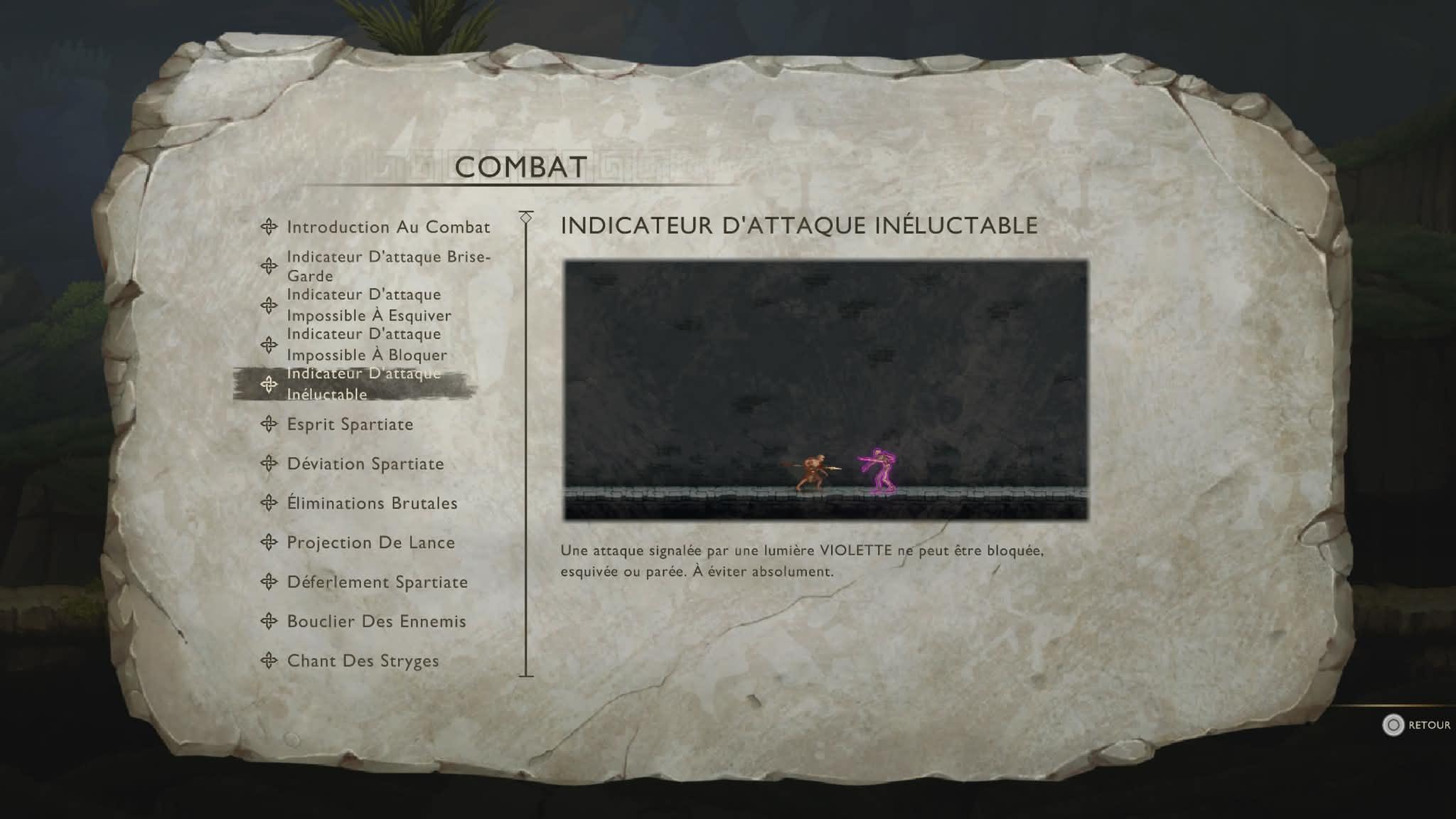Show the Chant Des Stryges tutorial
The image size is (1456, 819).
click(362, 661)
